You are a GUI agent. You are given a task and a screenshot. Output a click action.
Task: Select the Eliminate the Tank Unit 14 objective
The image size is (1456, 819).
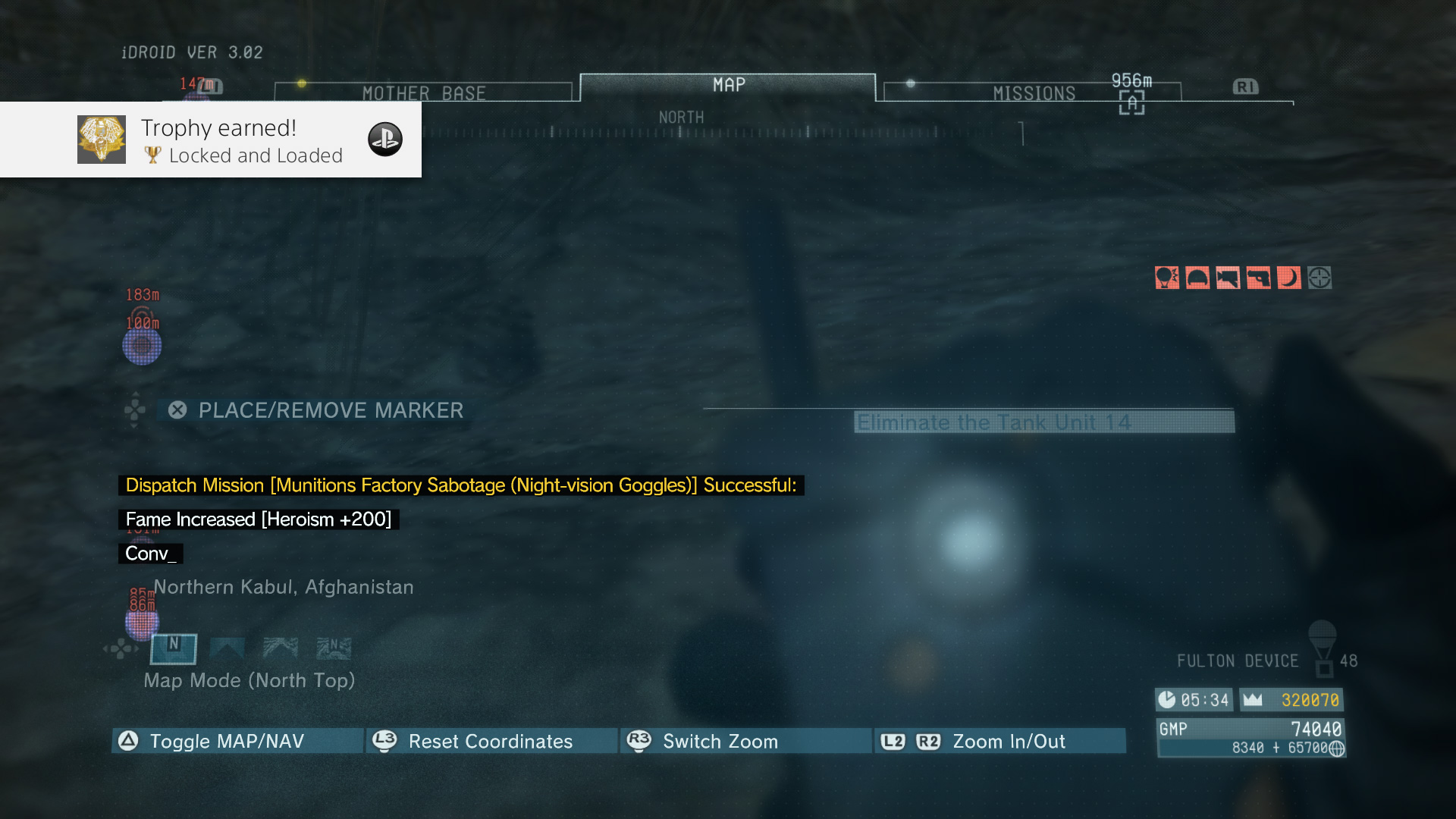[x=1043, y=422]
